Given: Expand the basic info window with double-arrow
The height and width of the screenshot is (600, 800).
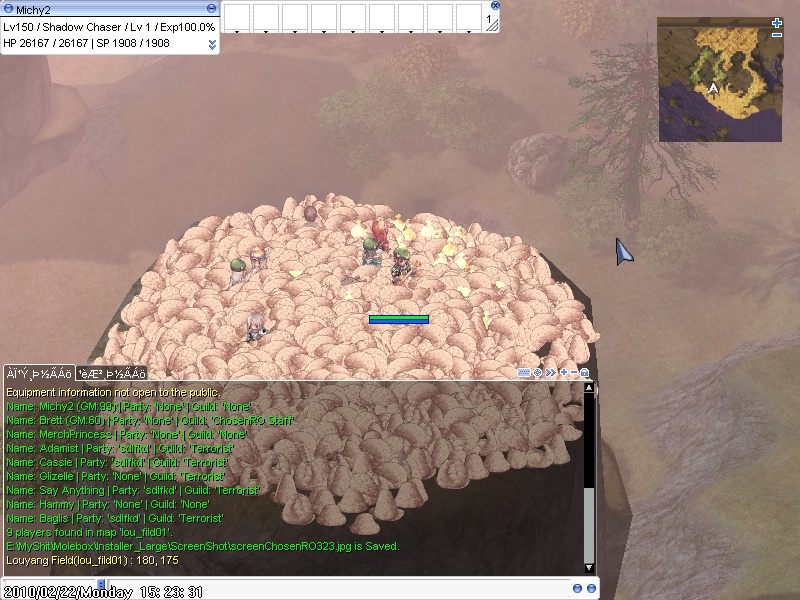Looking at the screenshot, I should [x=211, y=44].
